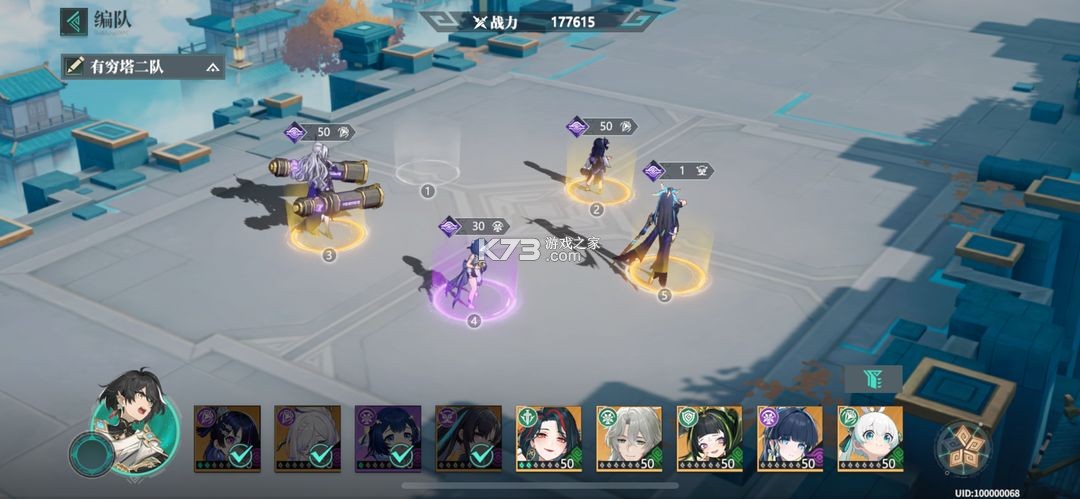Deselect the checked purple-background character card

tap(388, 438)
